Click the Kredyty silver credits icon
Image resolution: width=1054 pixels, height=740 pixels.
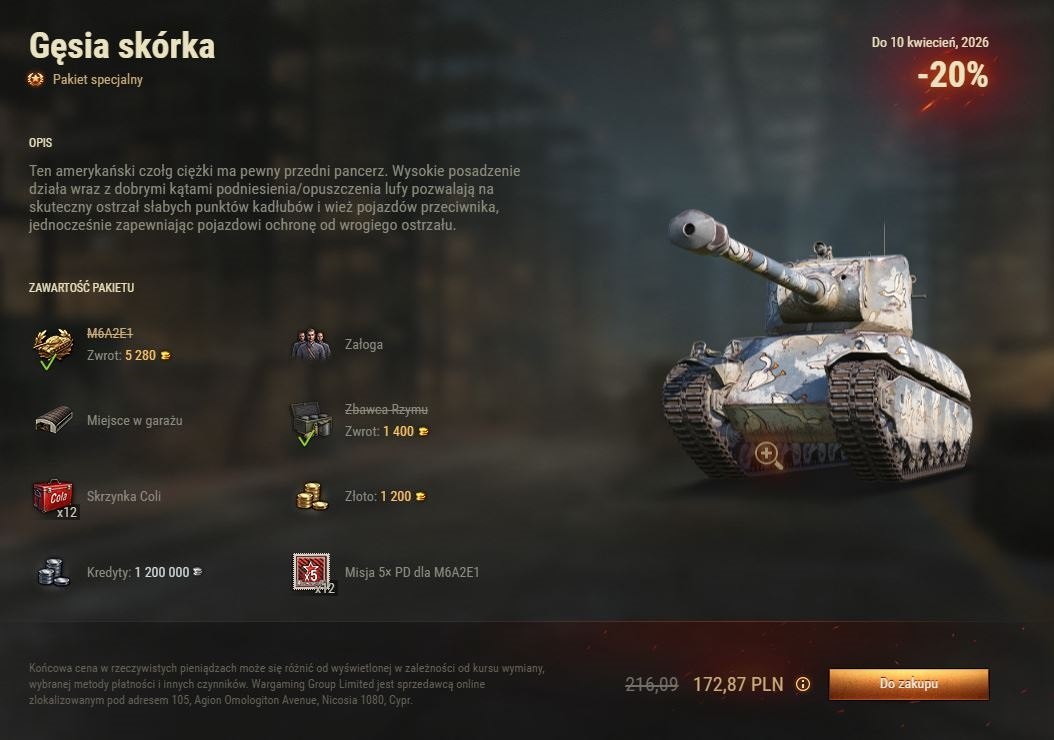(53, 572)
